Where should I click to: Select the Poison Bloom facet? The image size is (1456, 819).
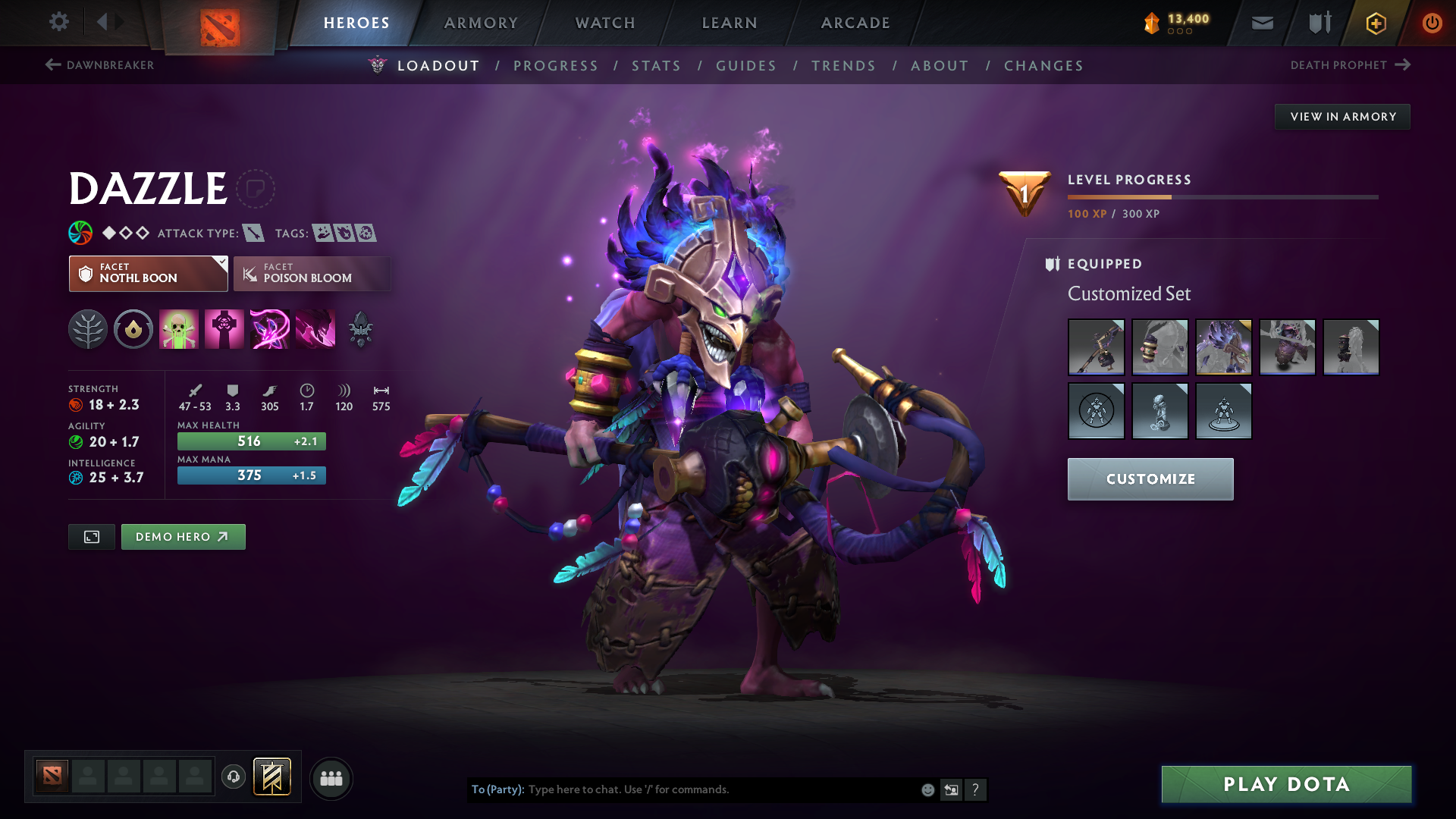coord(312,274)
